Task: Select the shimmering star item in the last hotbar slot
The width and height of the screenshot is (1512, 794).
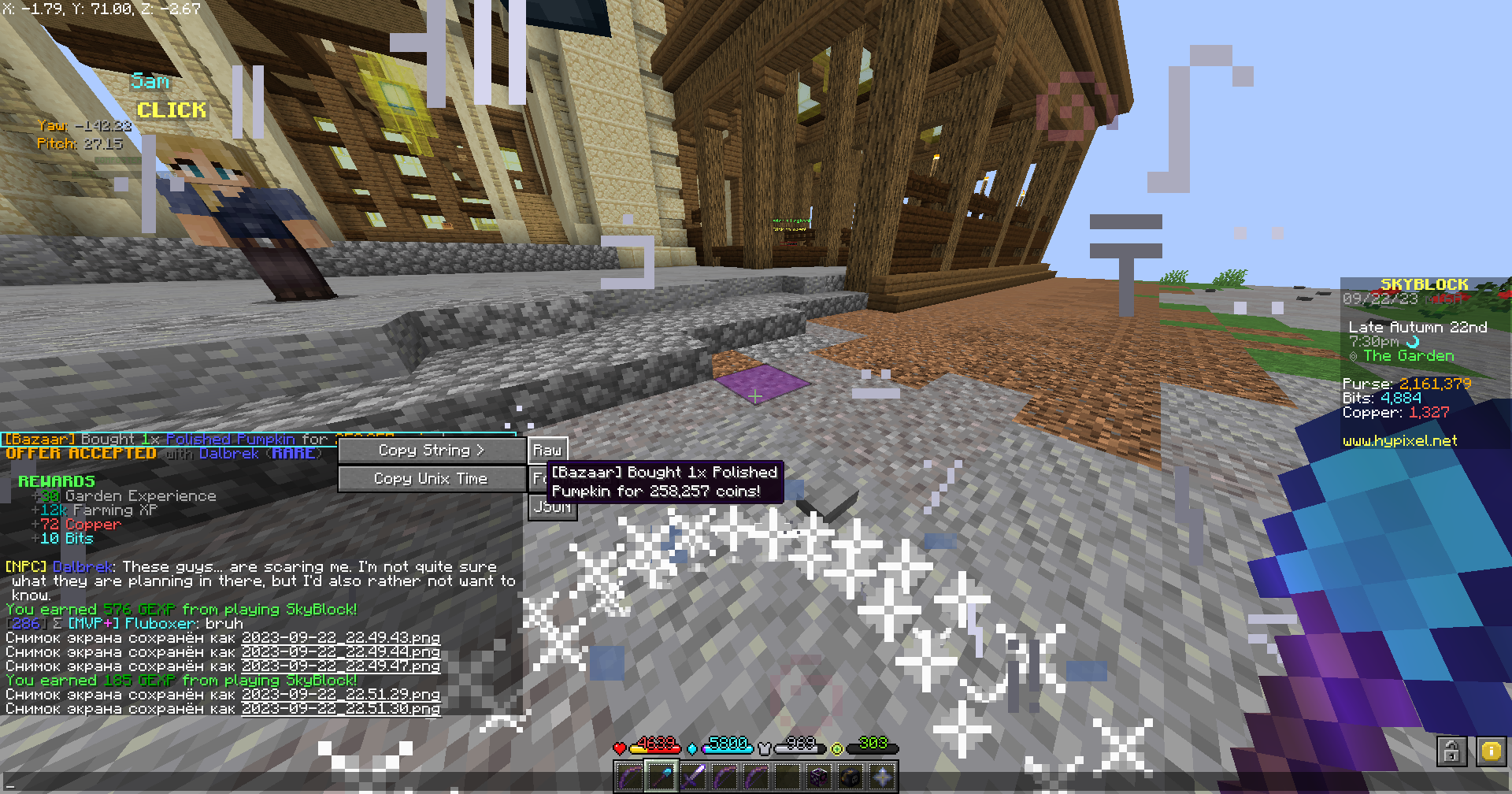Action: pos(881,777)
